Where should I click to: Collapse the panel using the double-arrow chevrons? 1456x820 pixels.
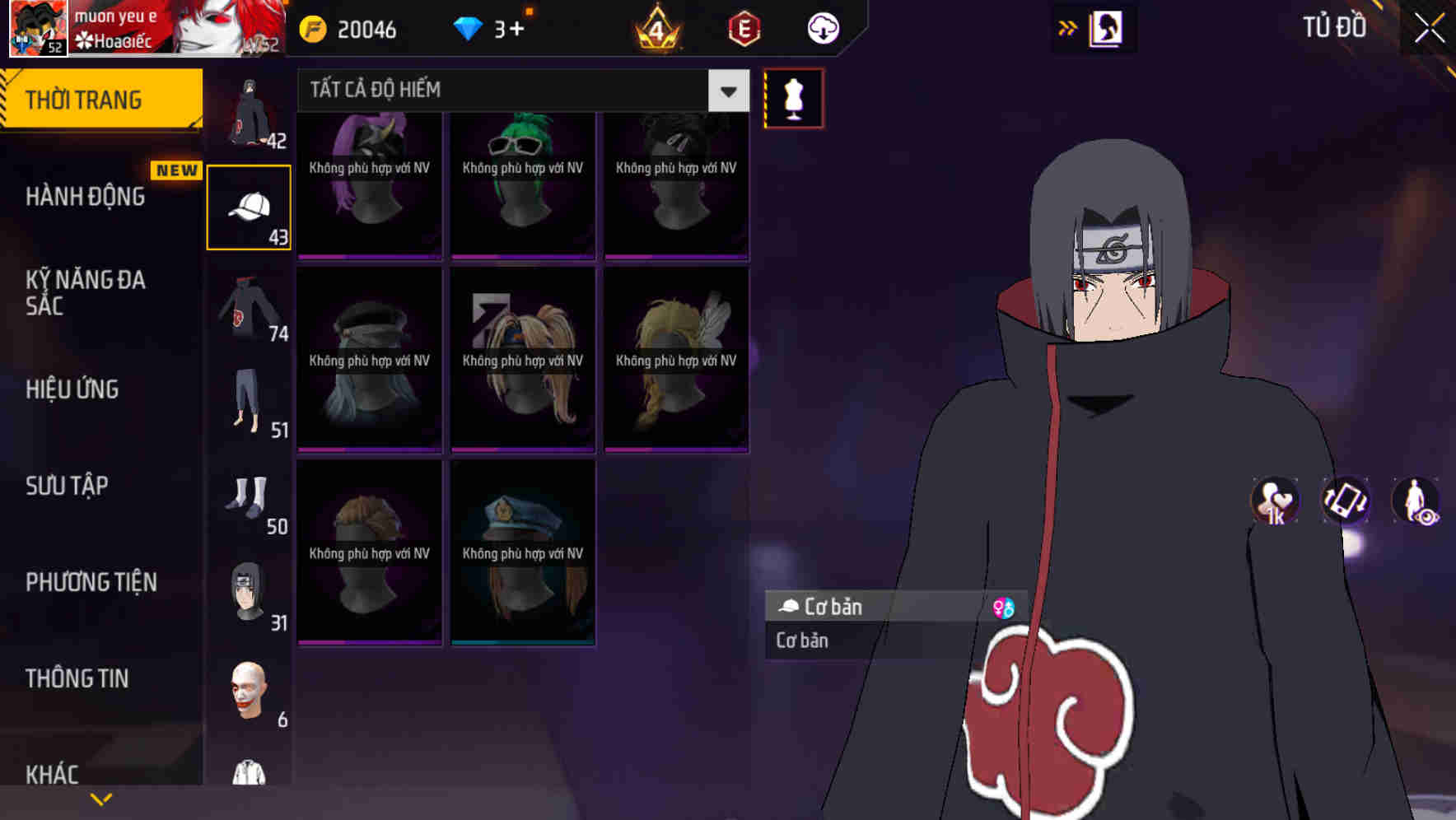(x=1067, y=27)
